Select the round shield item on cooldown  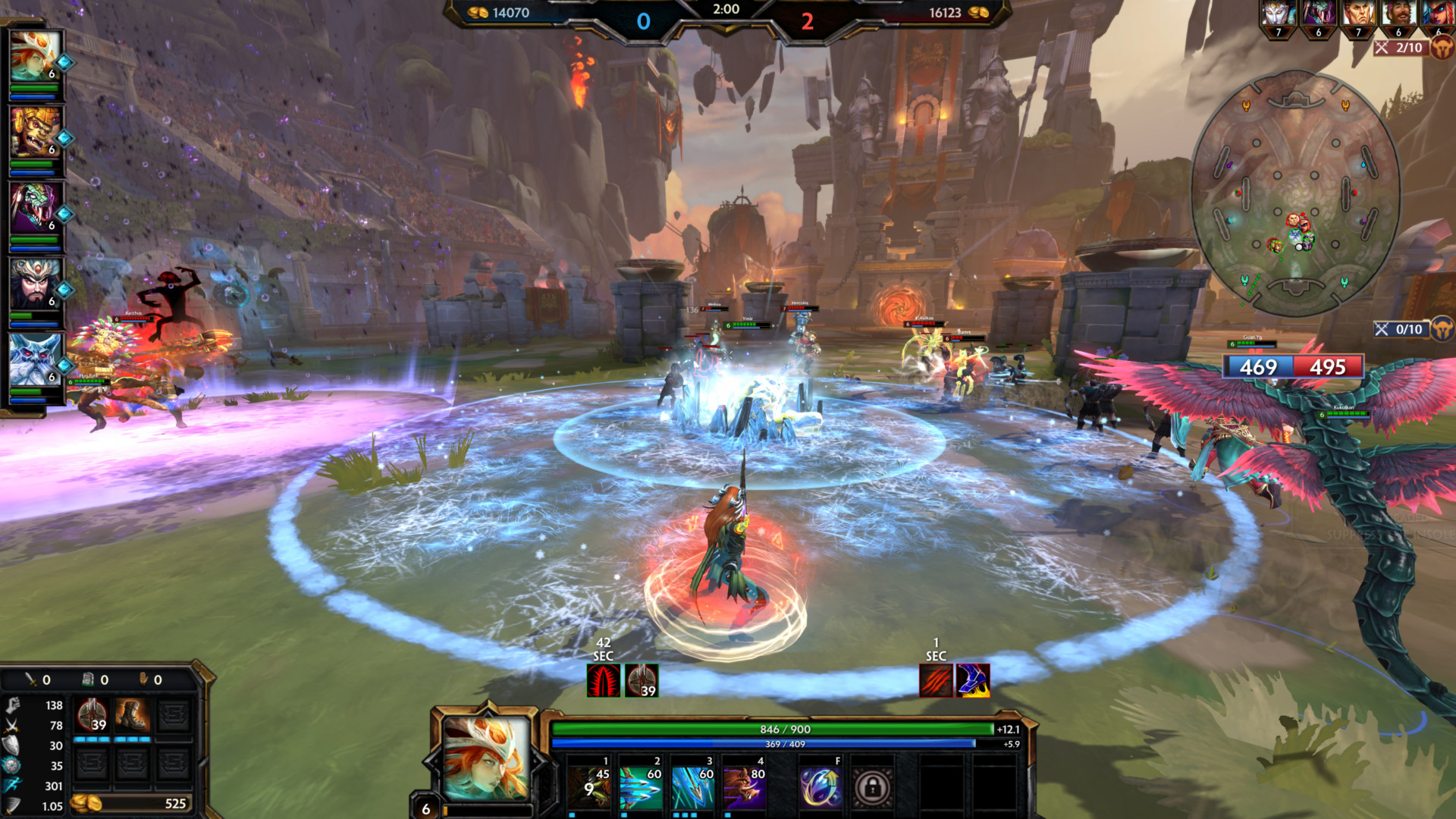(93, 715)
